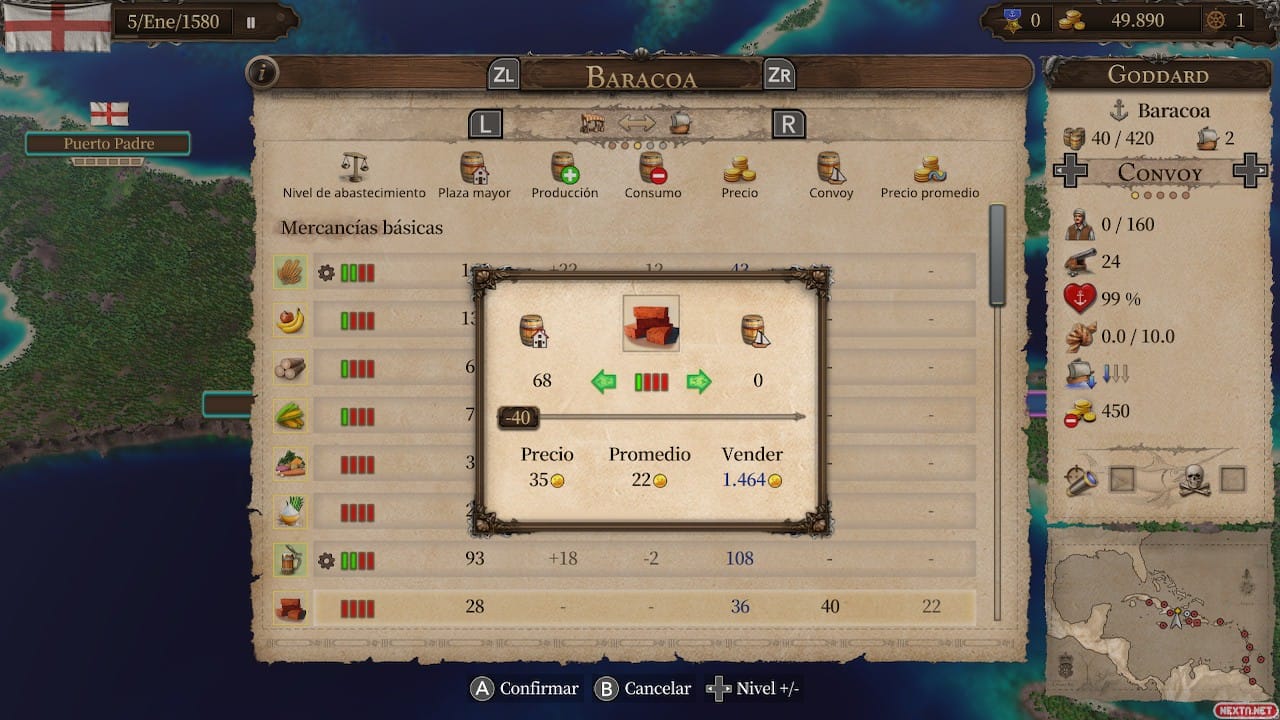Image resolution: width=1280 pixels, height=720 pixels.
Task: Select the corn goods icon
Action: (290, 415)
